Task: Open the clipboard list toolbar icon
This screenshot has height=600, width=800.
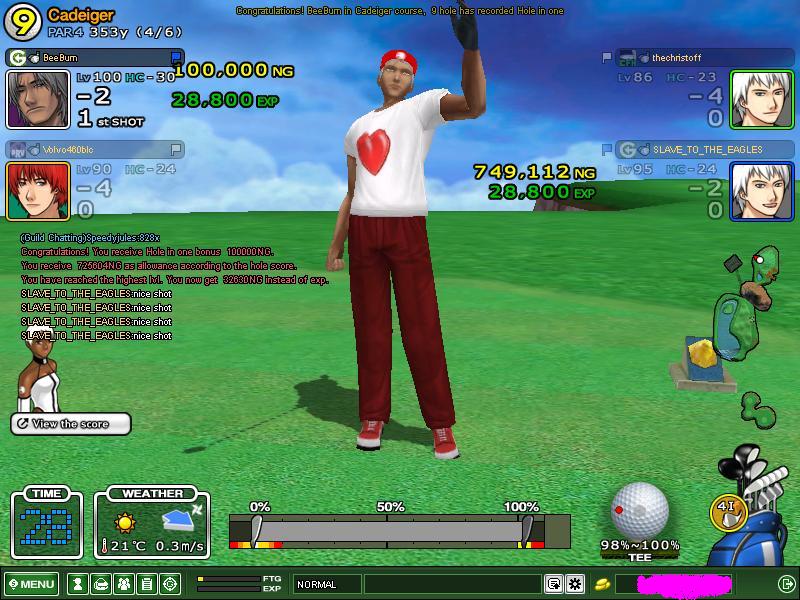Action: (x=147, y=584)
